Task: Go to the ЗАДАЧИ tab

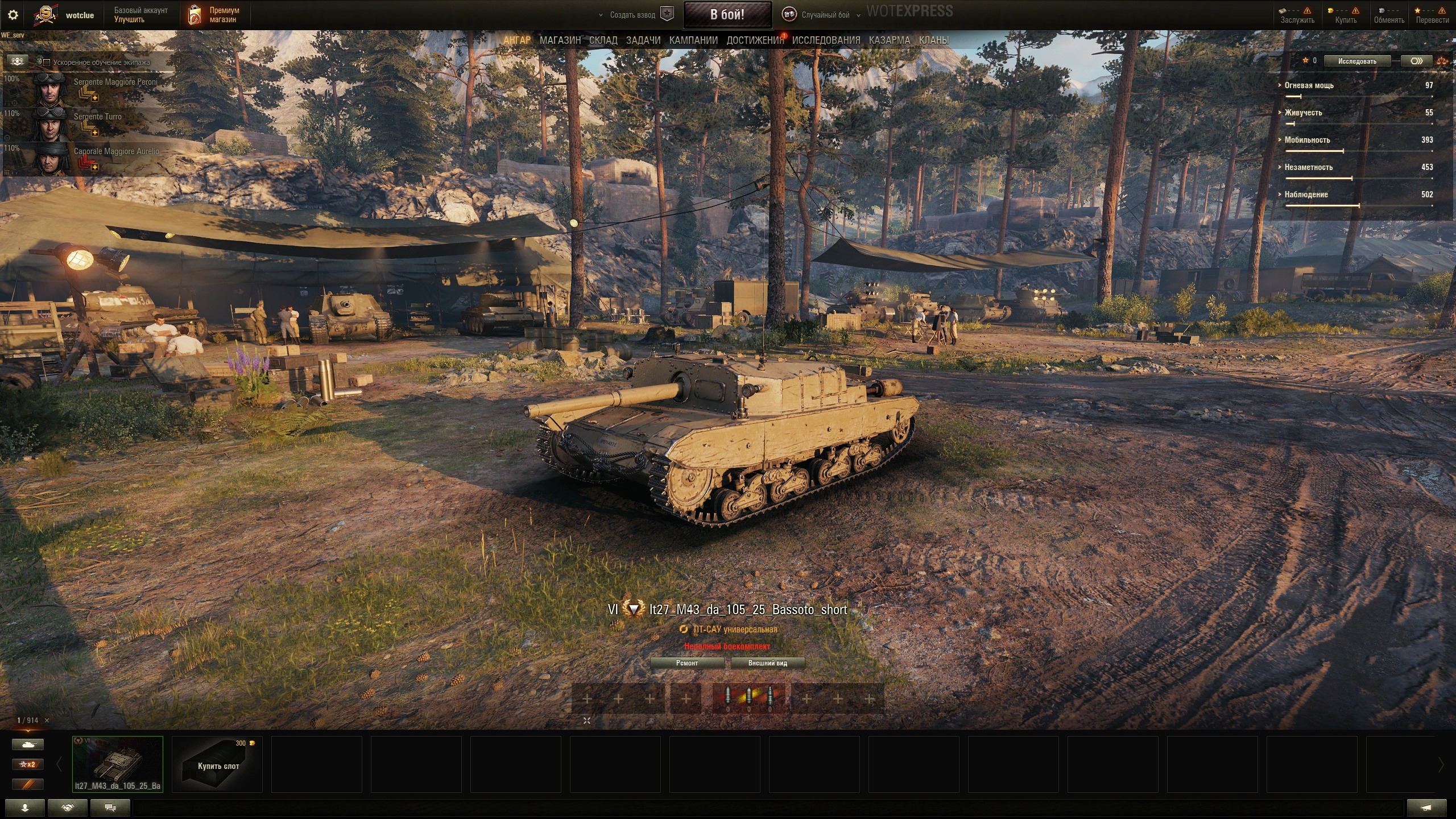Action: point(643,40)
